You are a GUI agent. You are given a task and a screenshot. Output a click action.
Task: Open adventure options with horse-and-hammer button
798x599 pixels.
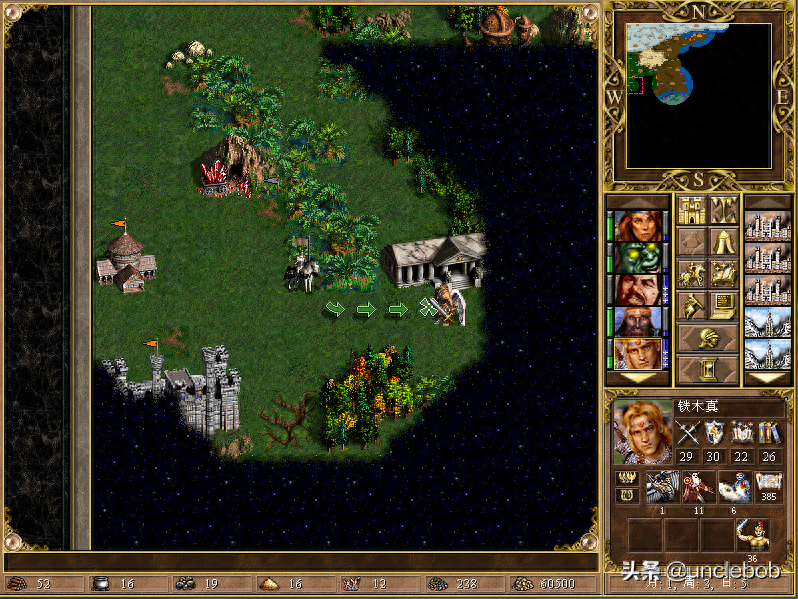(691, 306)
